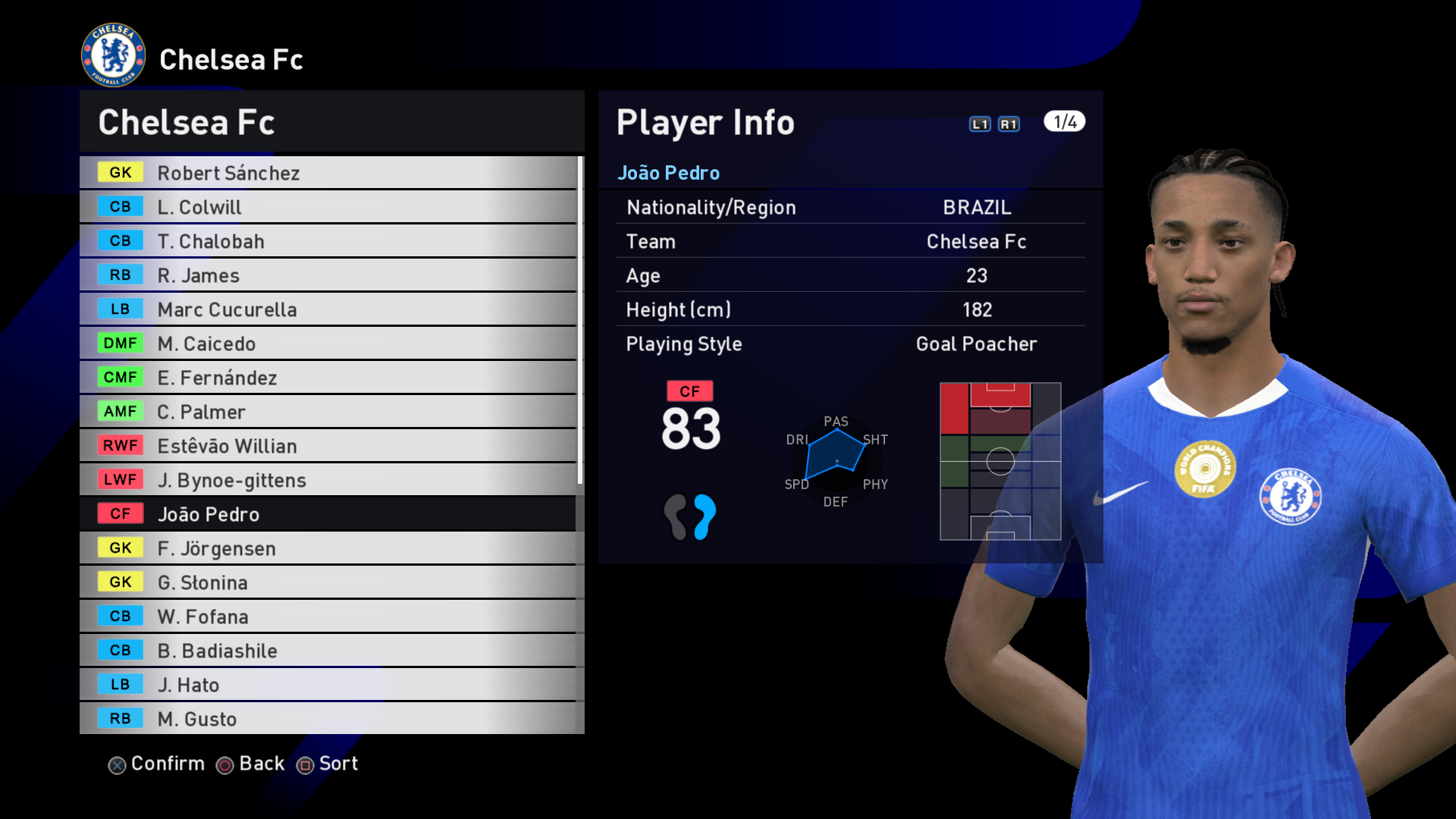Choose Estêvão Willian row

[x=328, y=446]
